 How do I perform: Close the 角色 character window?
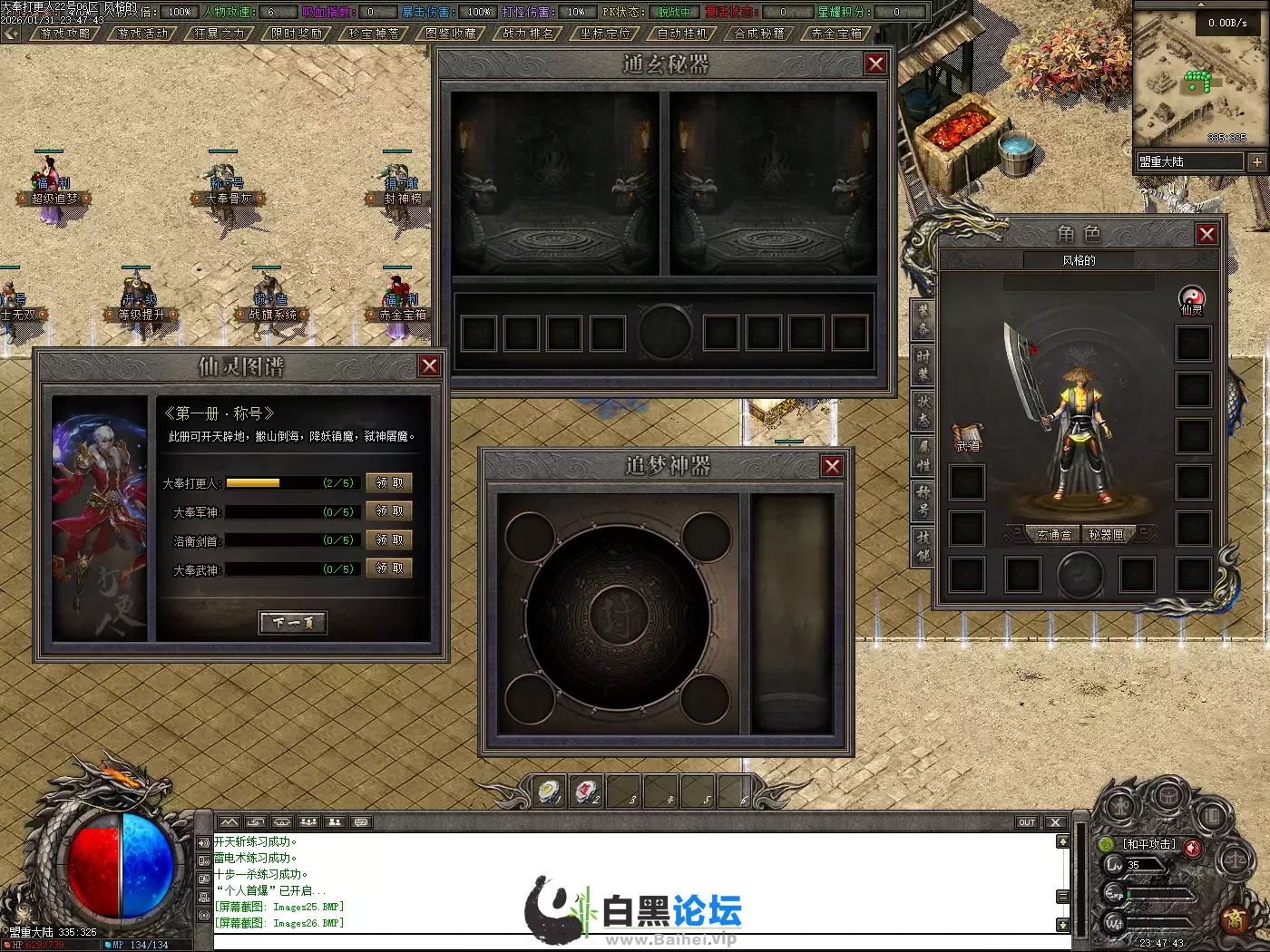(1206, 234)
